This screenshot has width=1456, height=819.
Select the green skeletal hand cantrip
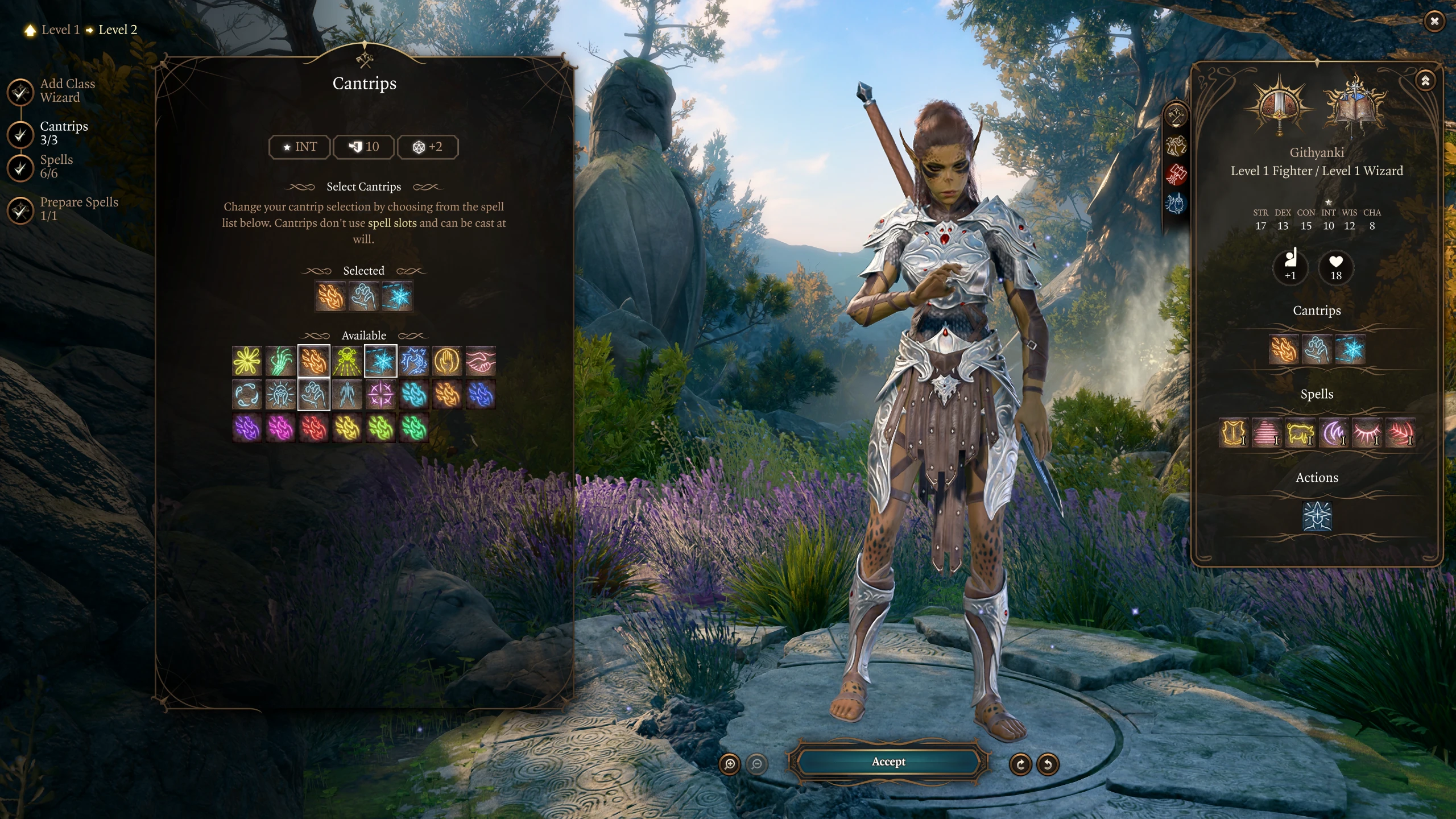280,361
